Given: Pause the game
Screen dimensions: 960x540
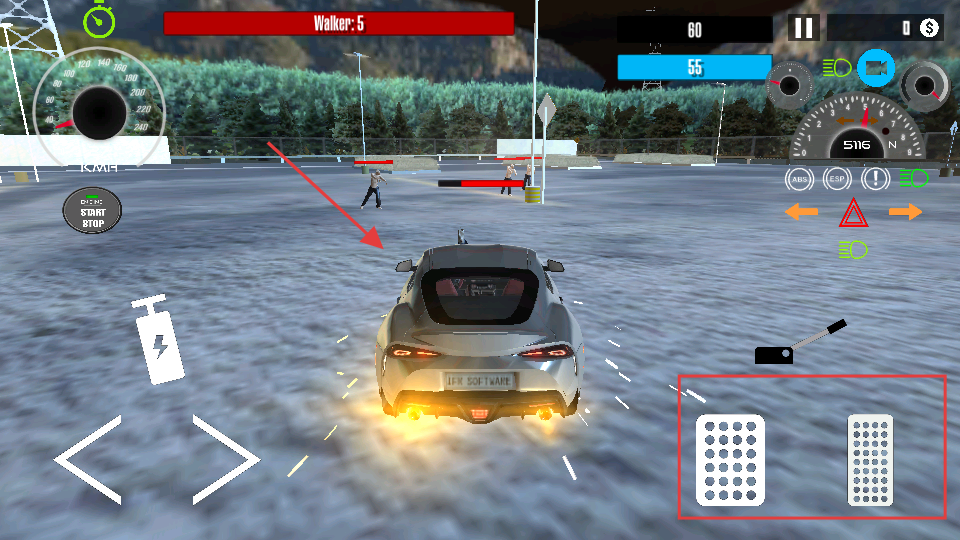Looking at the screenshot, I should tap(804, 28).
